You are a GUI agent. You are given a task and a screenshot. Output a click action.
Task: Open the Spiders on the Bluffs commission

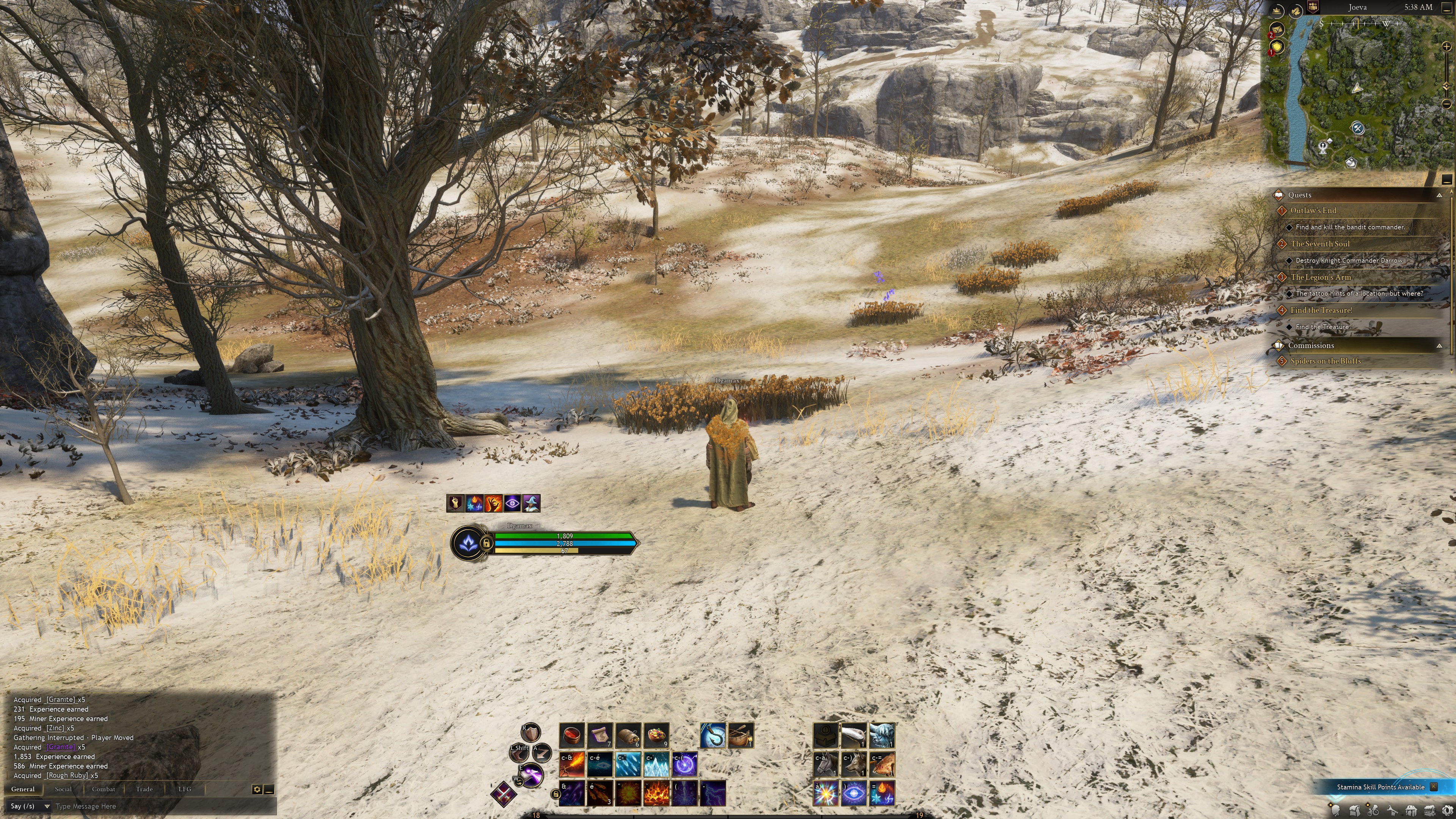tap(1326, 361)
